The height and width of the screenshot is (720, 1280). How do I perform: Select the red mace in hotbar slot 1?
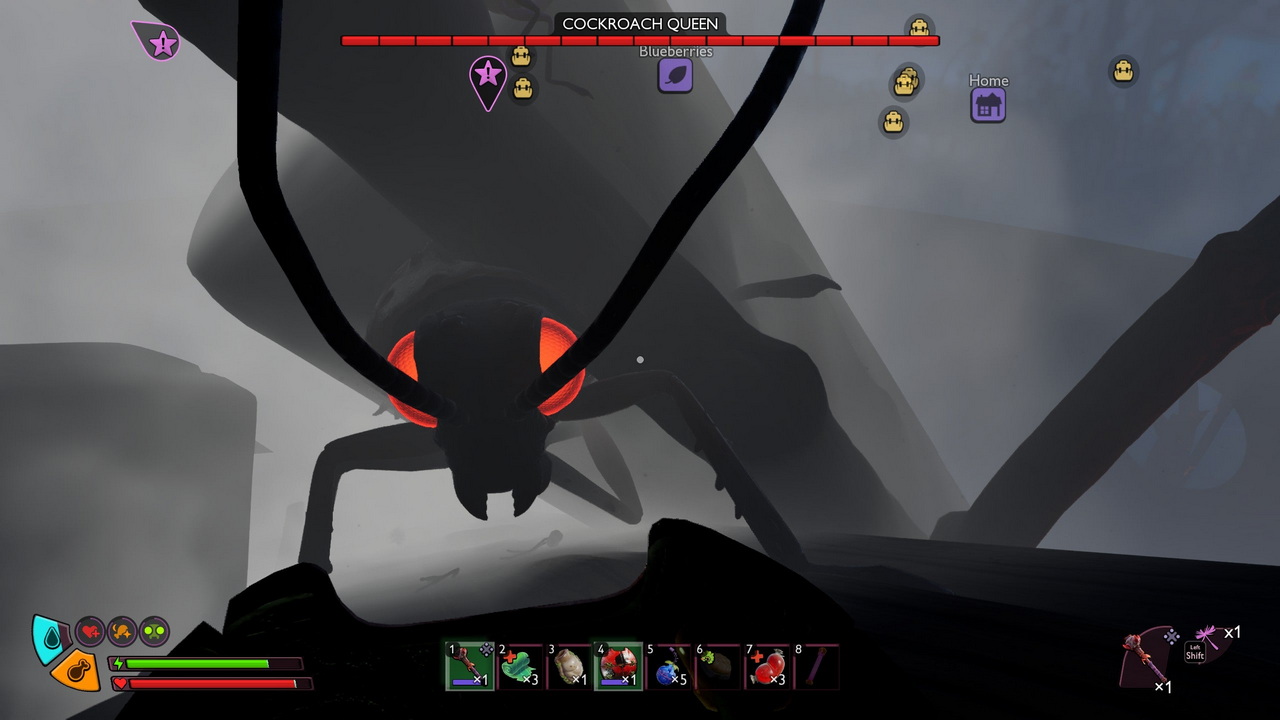coord(468,666)
